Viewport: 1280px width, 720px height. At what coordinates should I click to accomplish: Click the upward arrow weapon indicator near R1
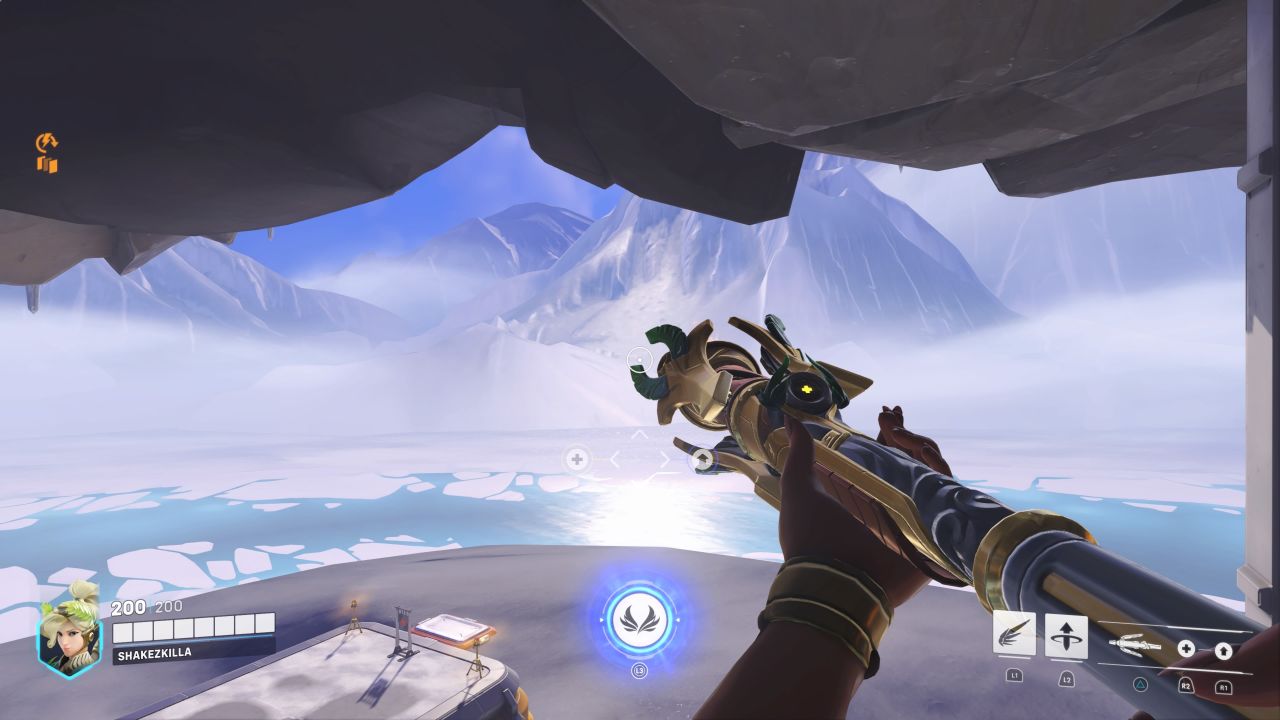point(1224,652)
